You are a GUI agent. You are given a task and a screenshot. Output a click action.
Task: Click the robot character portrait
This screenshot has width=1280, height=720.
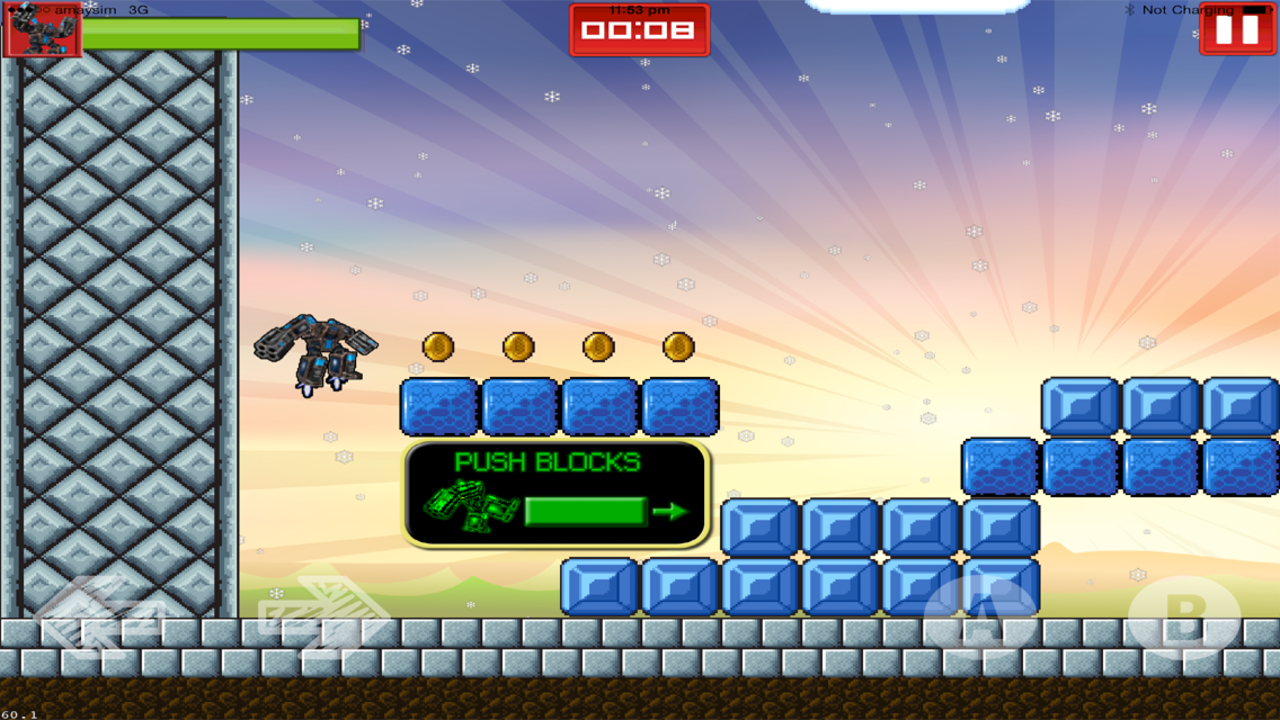point(42,33)
